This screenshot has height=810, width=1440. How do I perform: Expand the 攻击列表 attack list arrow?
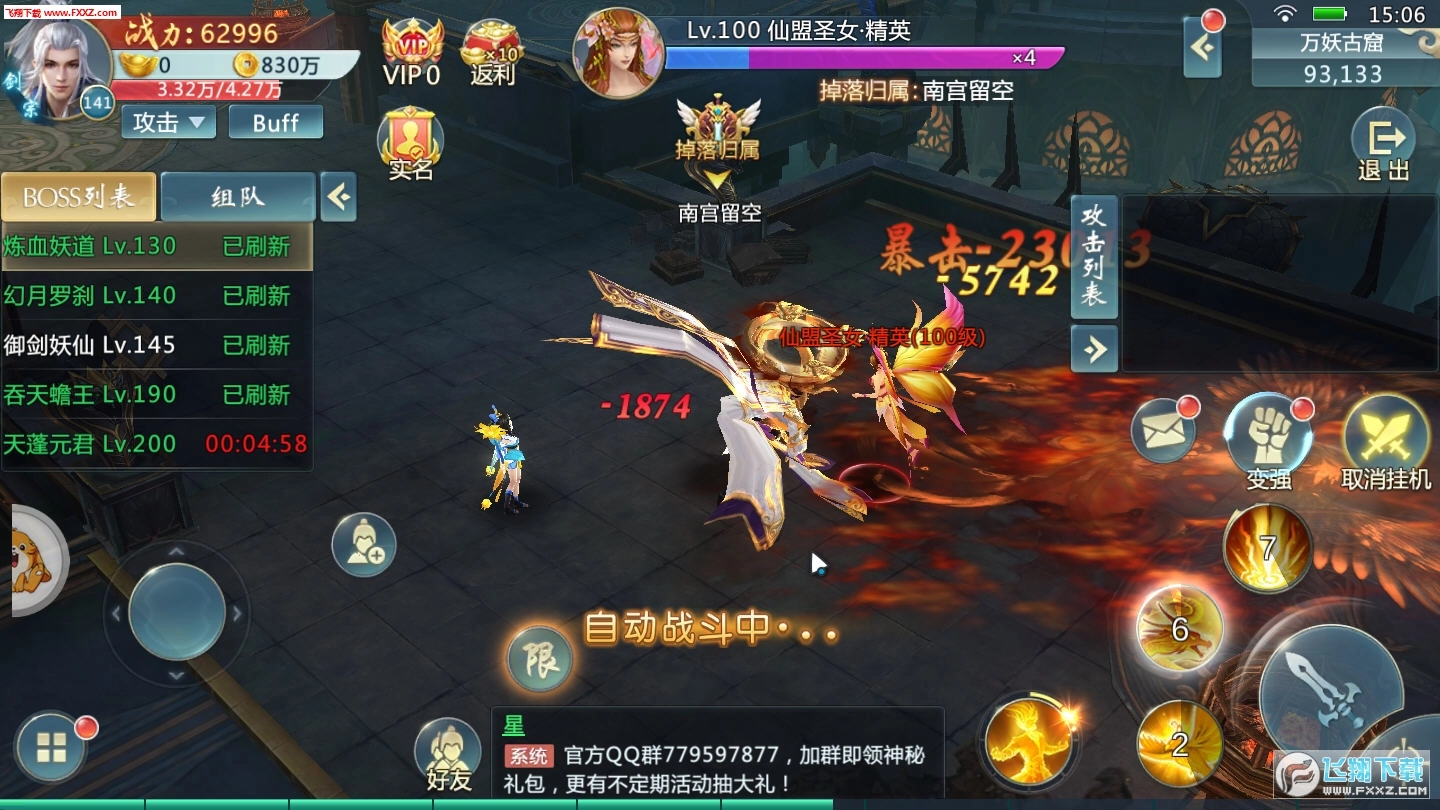(1094, 350)
